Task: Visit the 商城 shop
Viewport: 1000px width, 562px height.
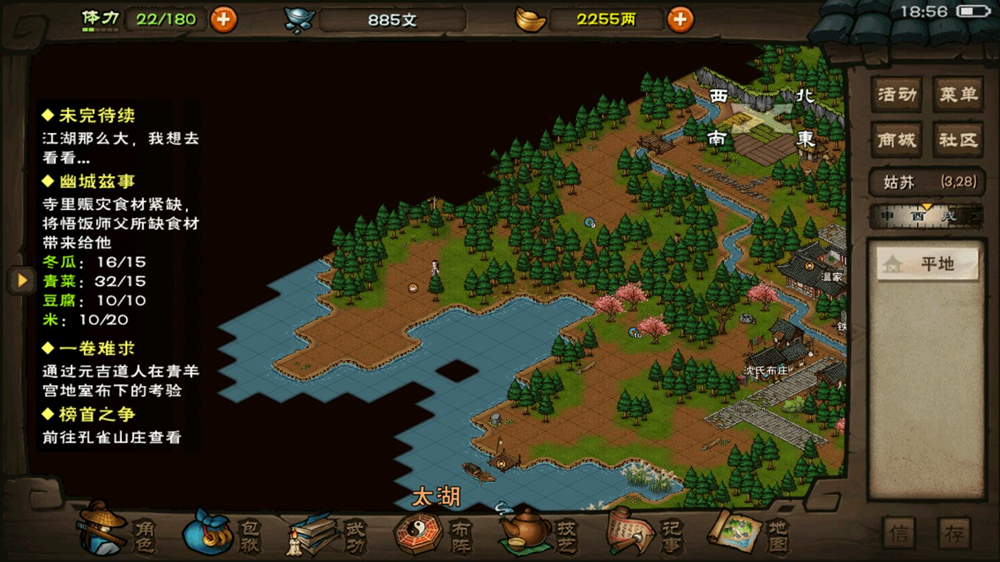Action: (896, 140)
